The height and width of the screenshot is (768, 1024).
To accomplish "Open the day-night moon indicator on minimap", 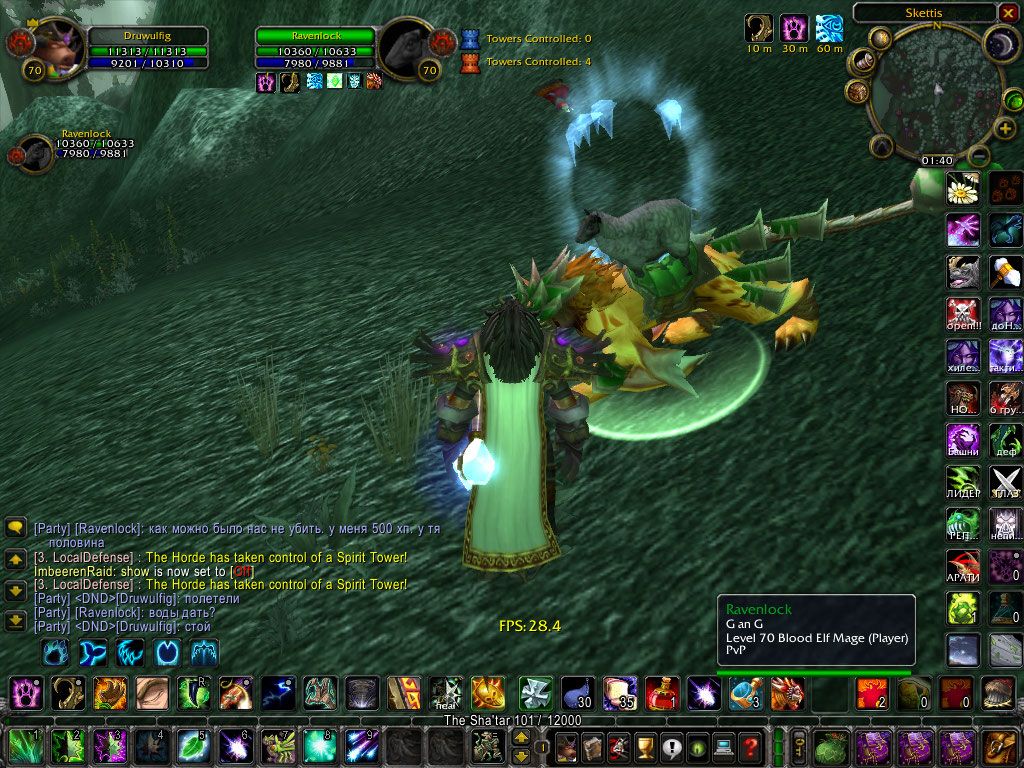I will (x=1000, y=44).
